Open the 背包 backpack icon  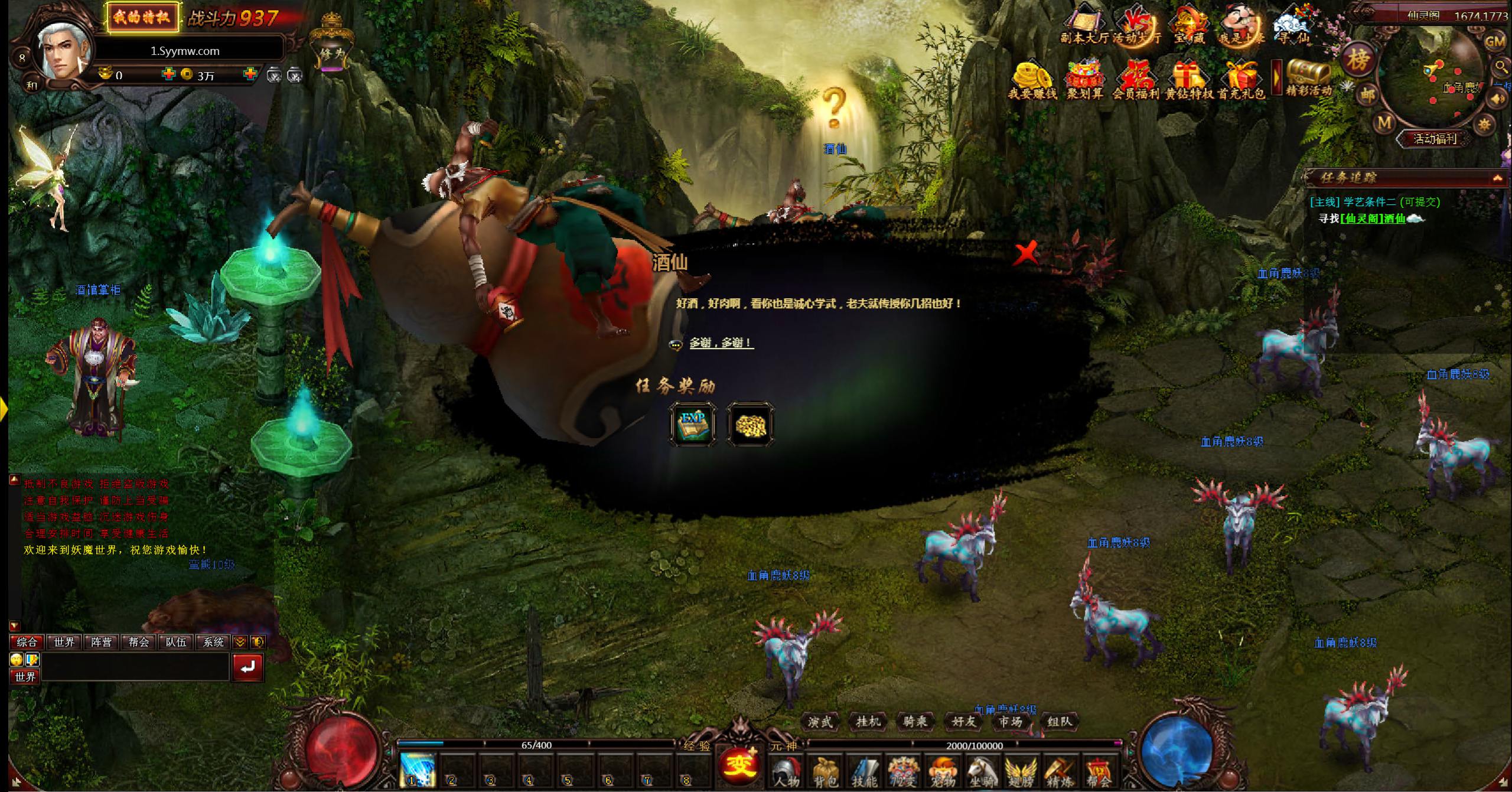point(825,771)
